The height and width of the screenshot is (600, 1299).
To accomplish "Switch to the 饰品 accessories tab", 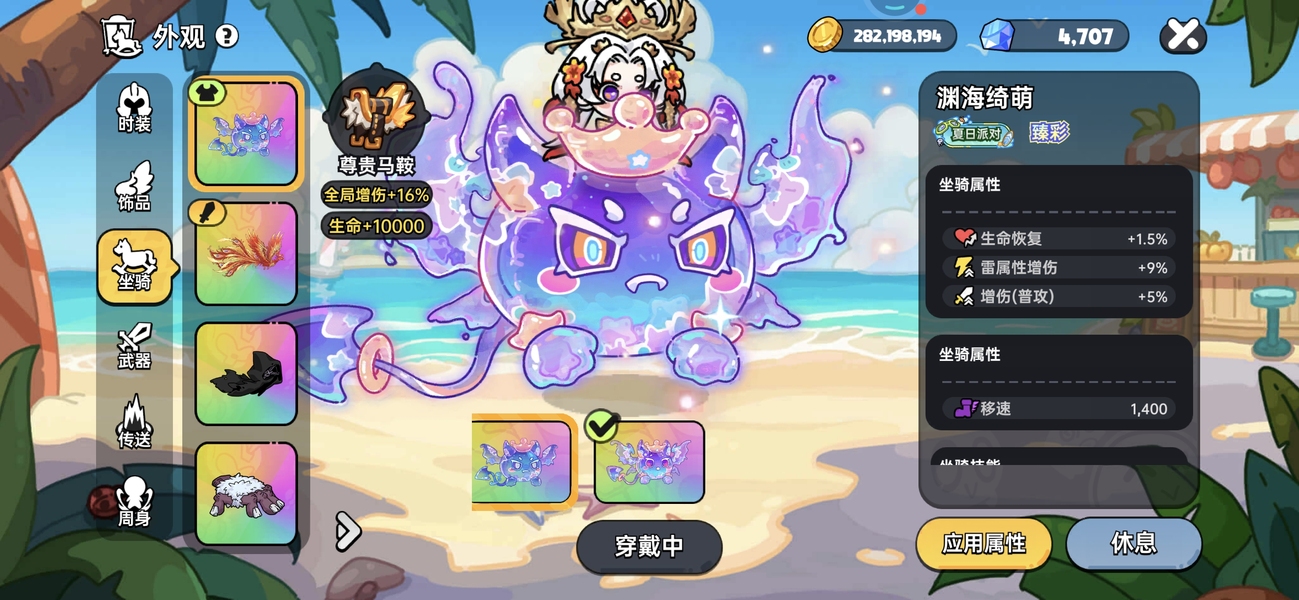I will pos(134,187).
